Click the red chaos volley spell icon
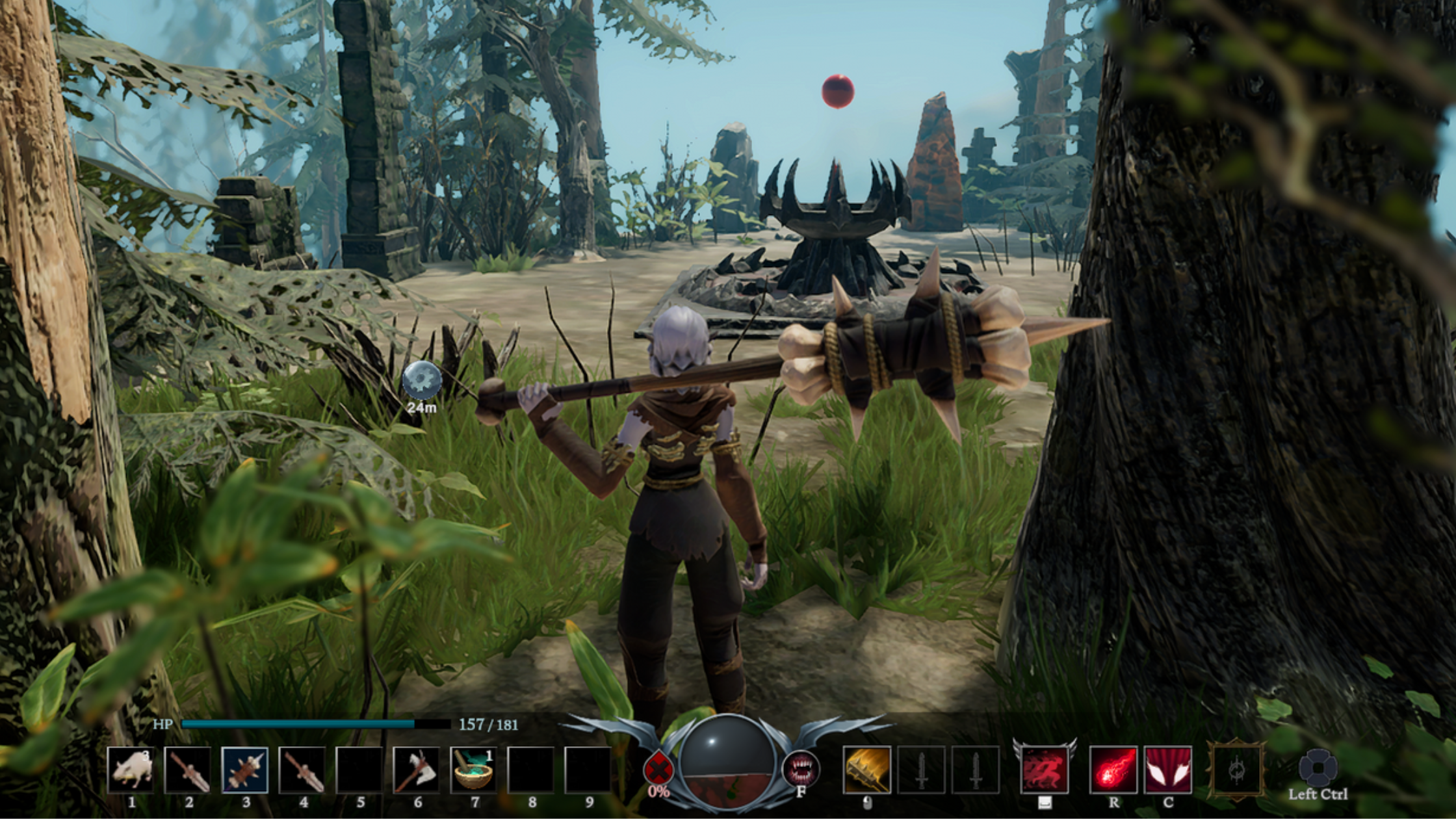The height and width of the screenshot is (819, 1456). (x=1115, y=771)
